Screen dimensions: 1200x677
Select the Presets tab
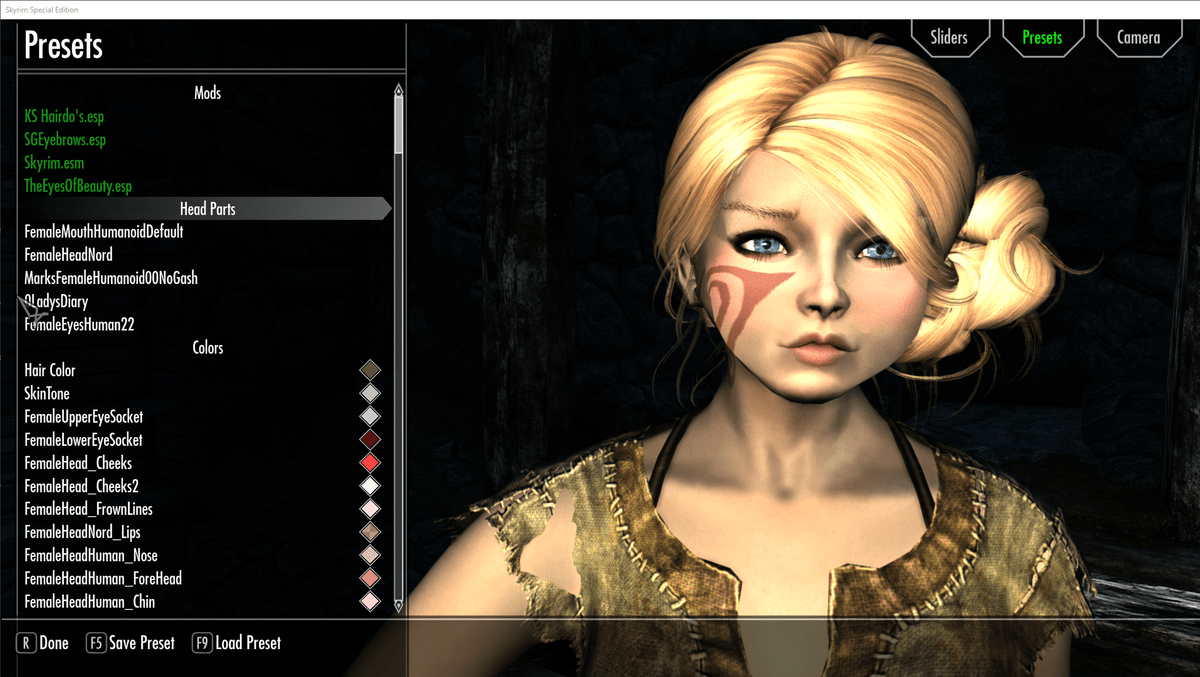tap(1042, 38)
